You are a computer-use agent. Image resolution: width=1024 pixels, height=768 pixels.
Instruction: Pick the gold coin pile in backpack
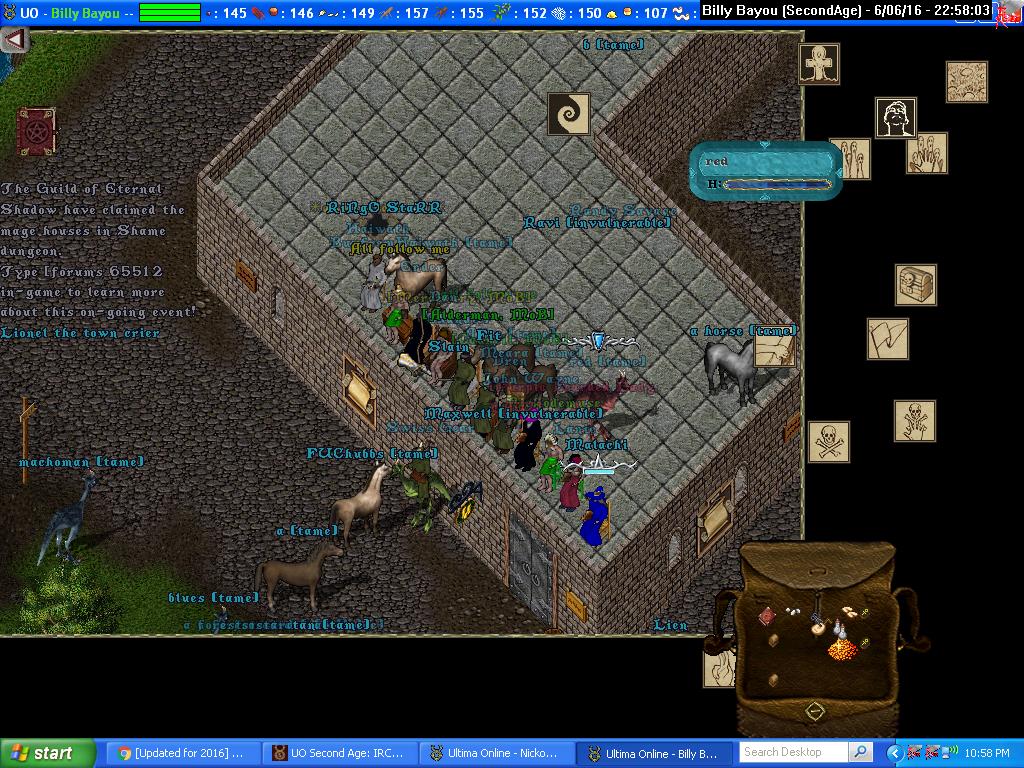click(x=843, y=649)
